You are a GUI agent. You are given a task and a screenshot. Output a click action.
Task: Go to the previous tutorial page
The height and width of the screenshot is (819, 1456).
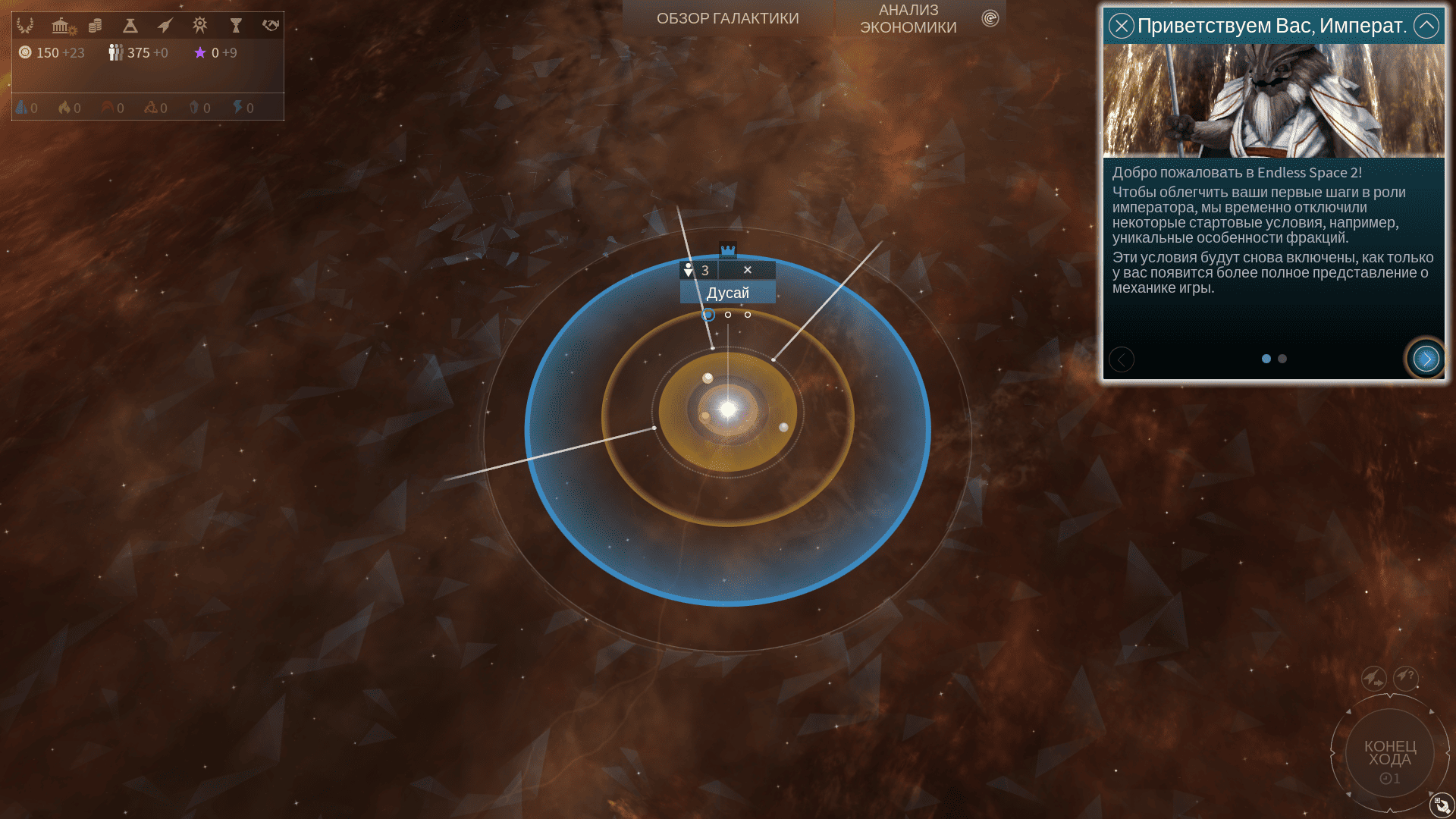(1122, 359)
